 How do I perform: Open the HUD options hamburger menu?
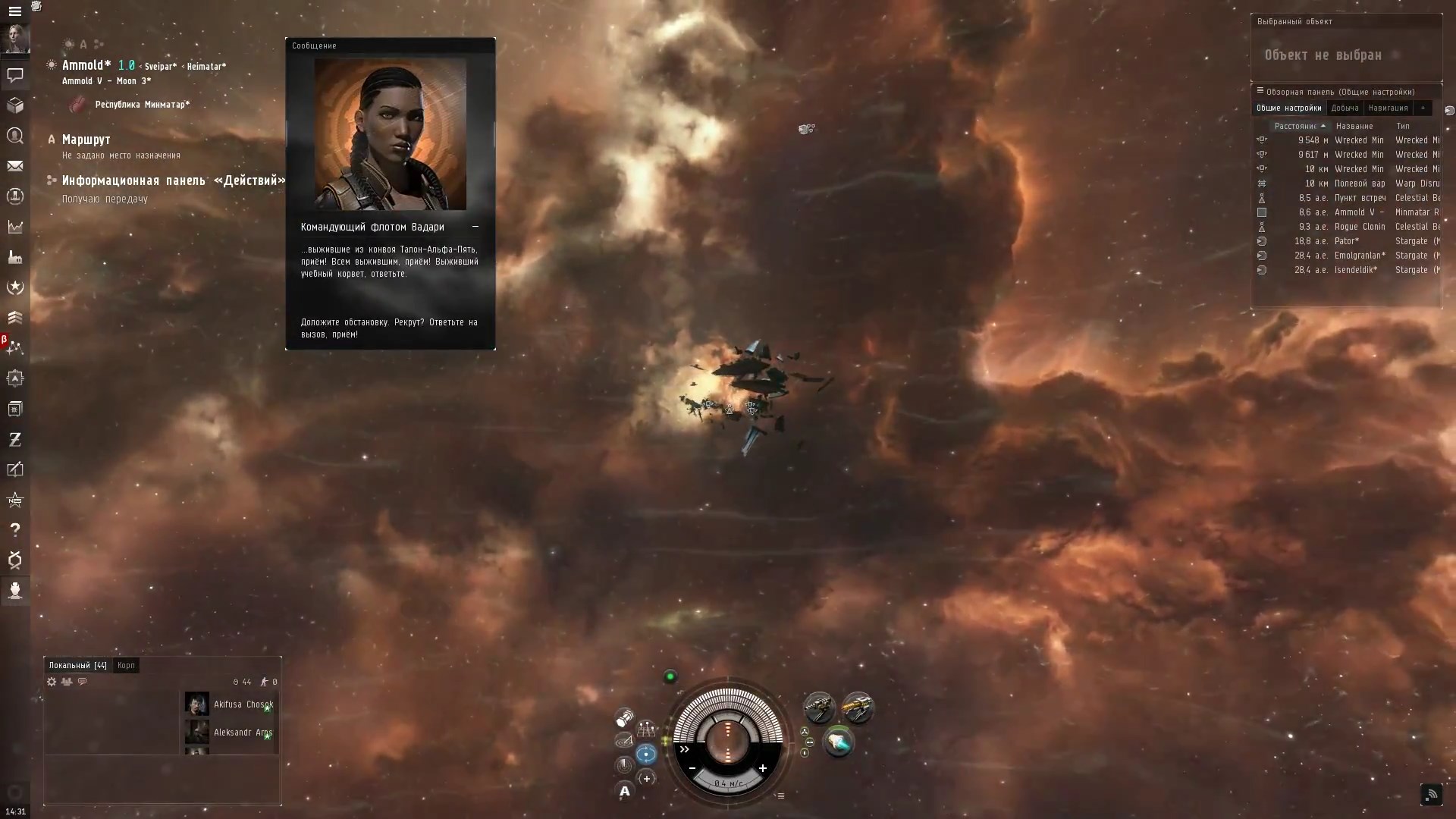[x=781, y=795]
